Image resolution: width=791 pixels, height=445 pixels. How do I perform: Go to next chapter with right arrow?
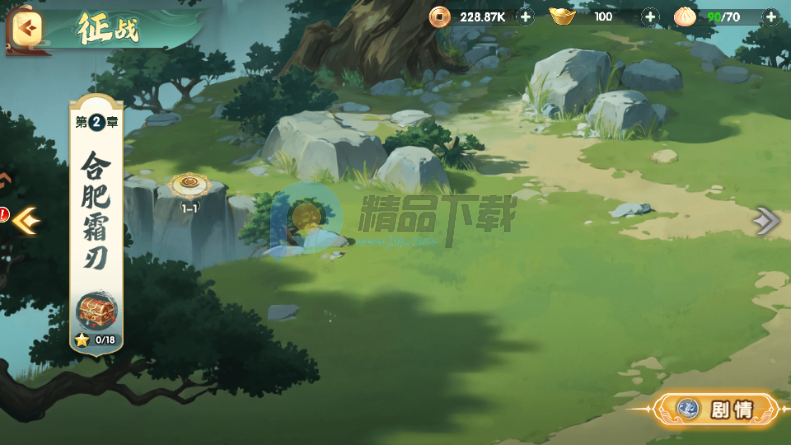click(766, 221)
